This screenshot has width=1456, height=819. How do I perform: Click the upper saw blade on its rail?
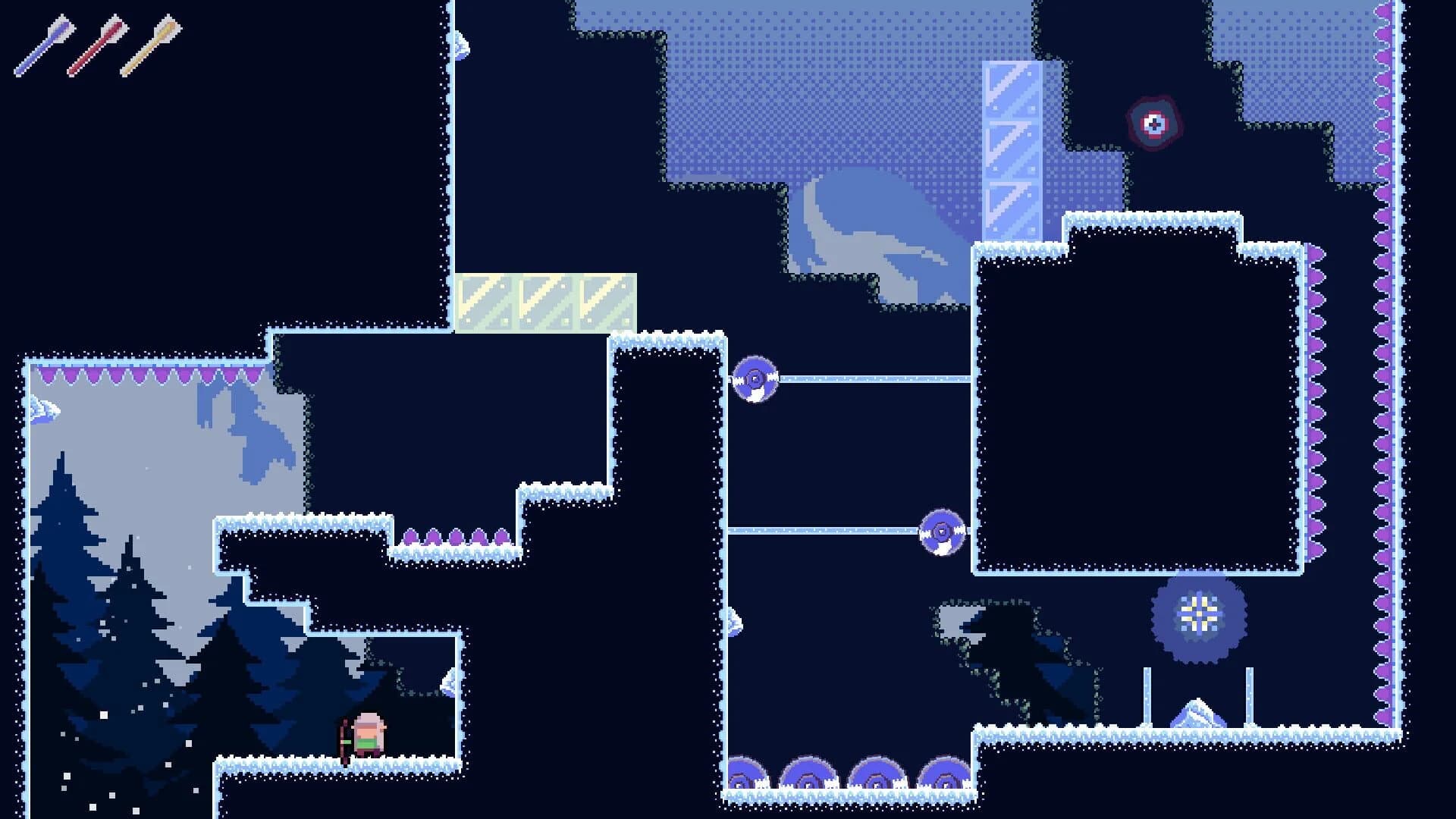click(x=755, y=377)
